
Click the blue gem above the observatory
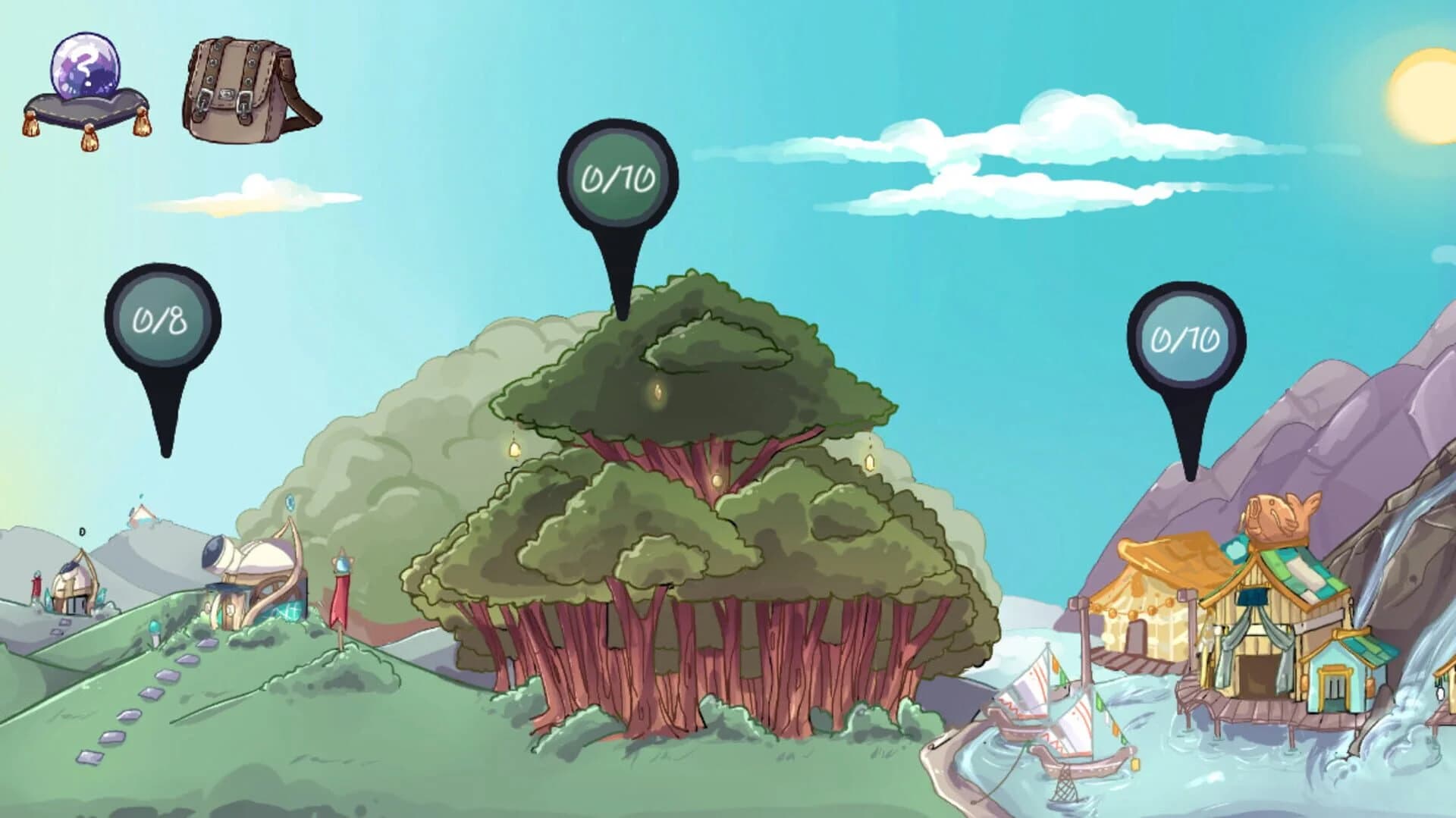[x=290, y=500]
